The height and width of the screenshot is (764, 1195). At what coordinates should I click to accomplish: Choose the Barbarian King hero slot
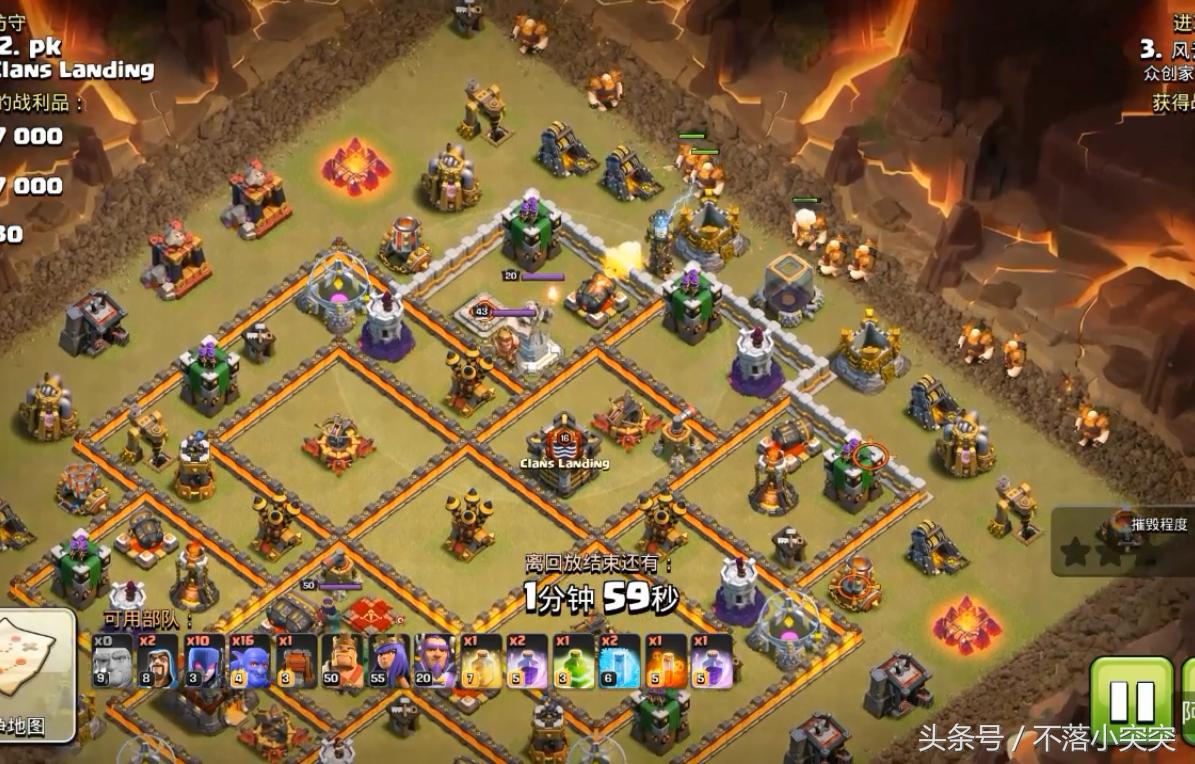pos(342,661)
